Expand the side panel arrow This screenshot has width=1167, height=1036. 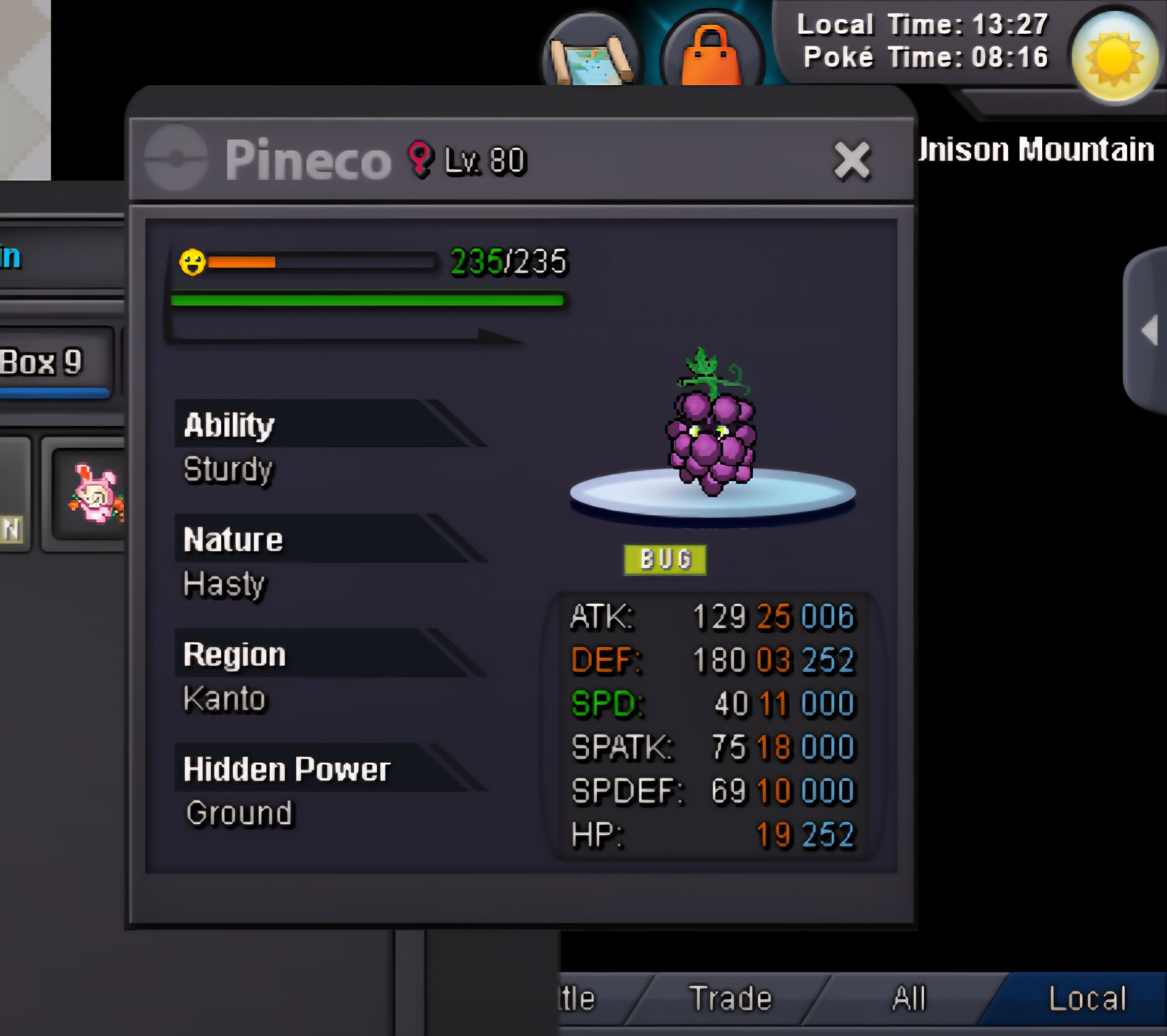[x=1149, y=330]
